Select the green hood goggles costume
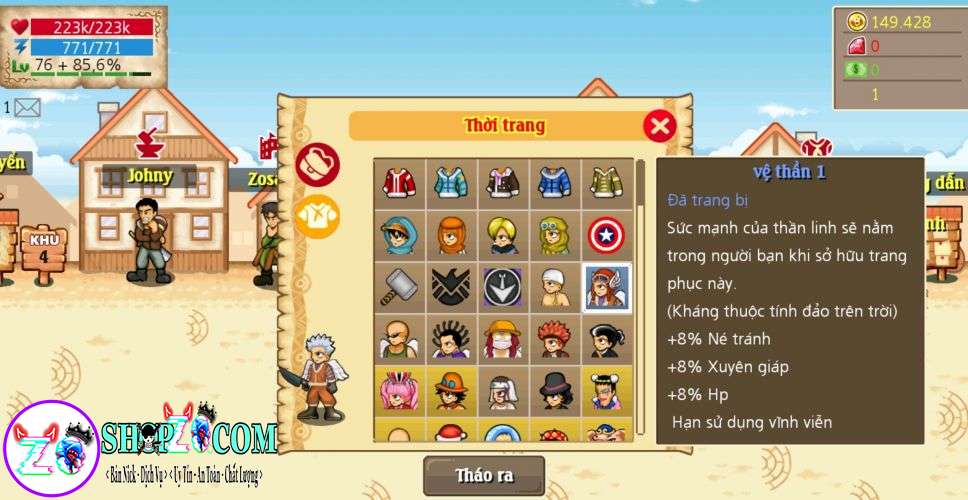This screenshot has width=968, height=500. point(555,234)
